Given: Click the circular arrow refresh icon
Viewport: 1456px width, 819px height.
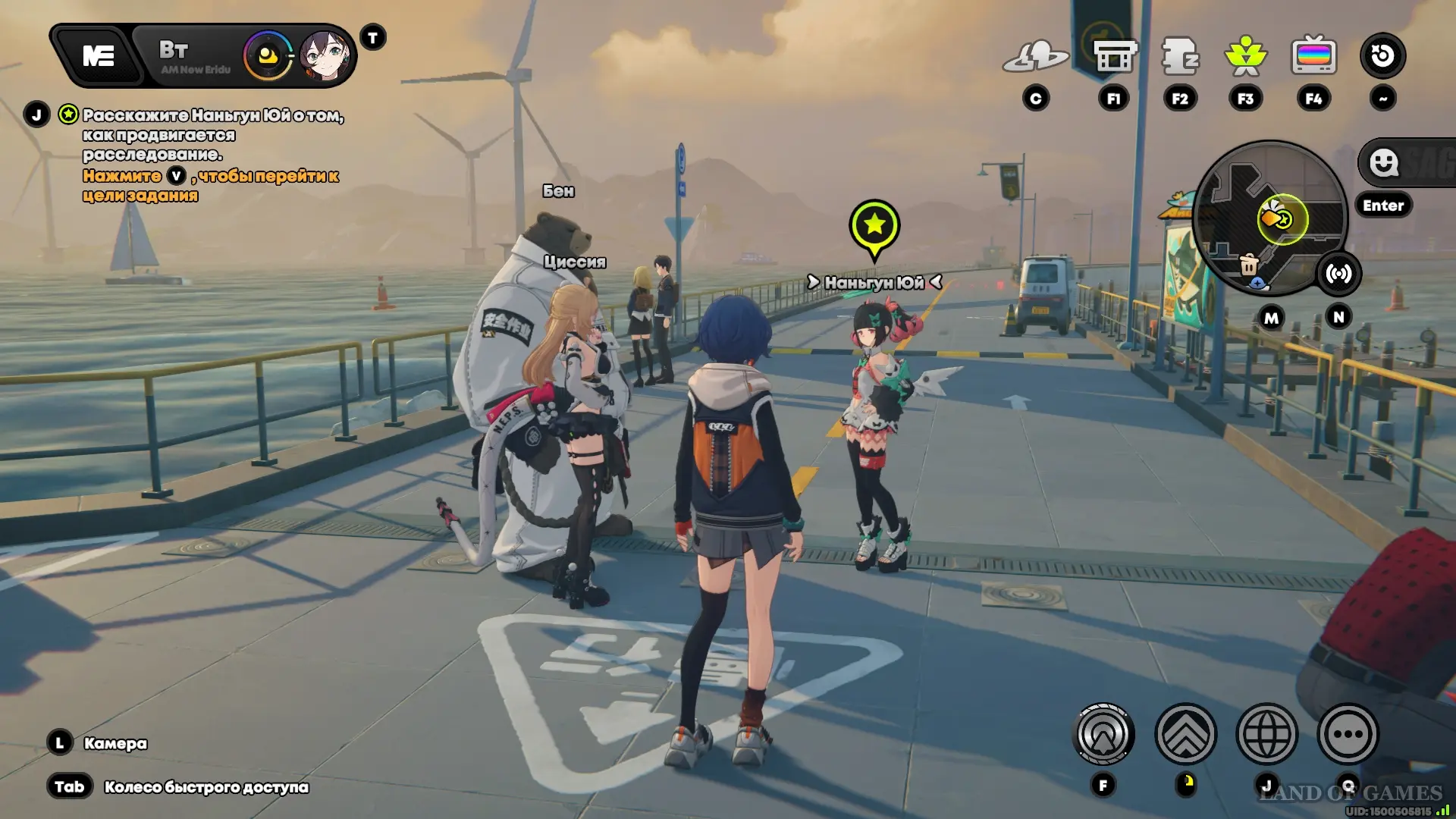Looking at the screenshot, I should point(1382,55).
